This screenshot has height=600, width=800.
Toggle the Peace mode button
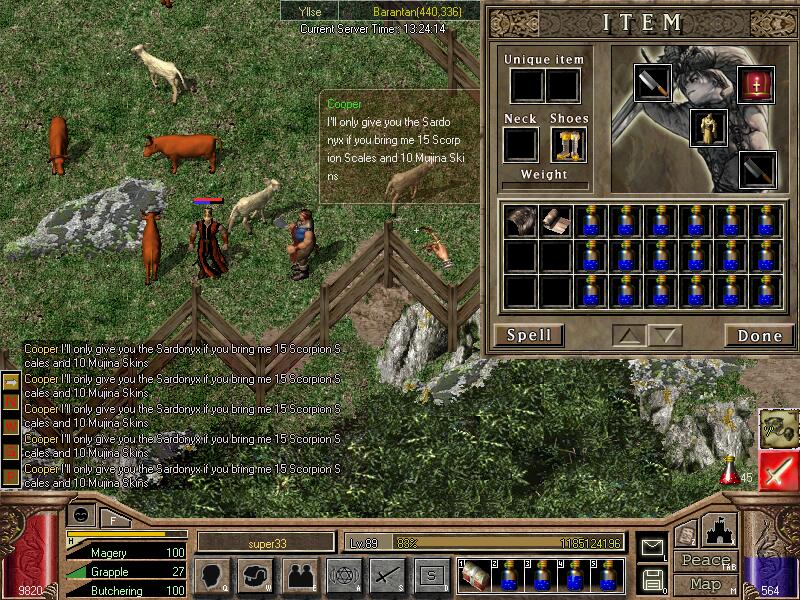click(705, 560)
